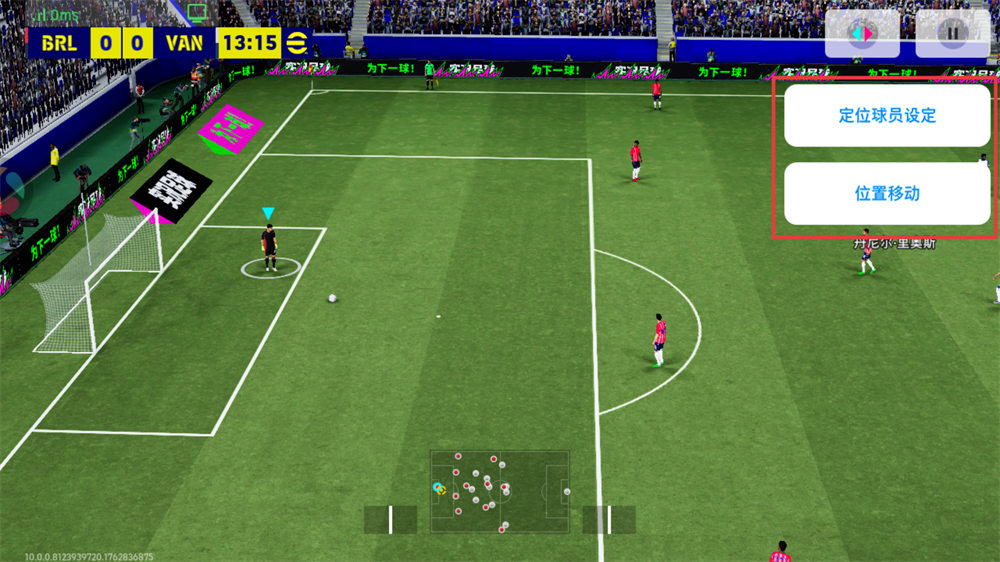The height and width of the screenshot is (562, 1000).
Task: Pause the match with the pause button
Action: coord(952,33)
